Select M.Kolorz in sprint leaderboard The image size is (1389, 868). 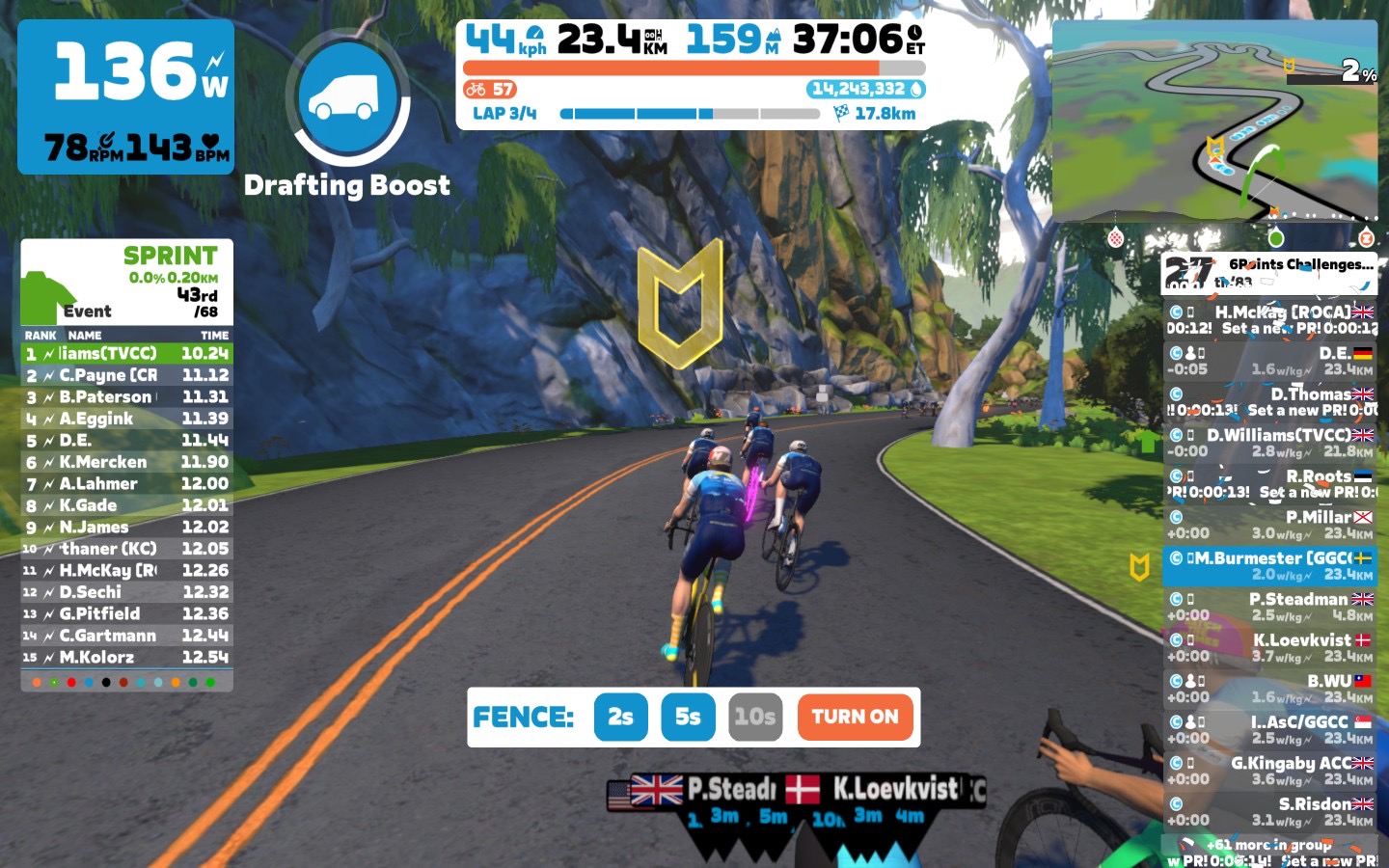click(x=126, y=658)
